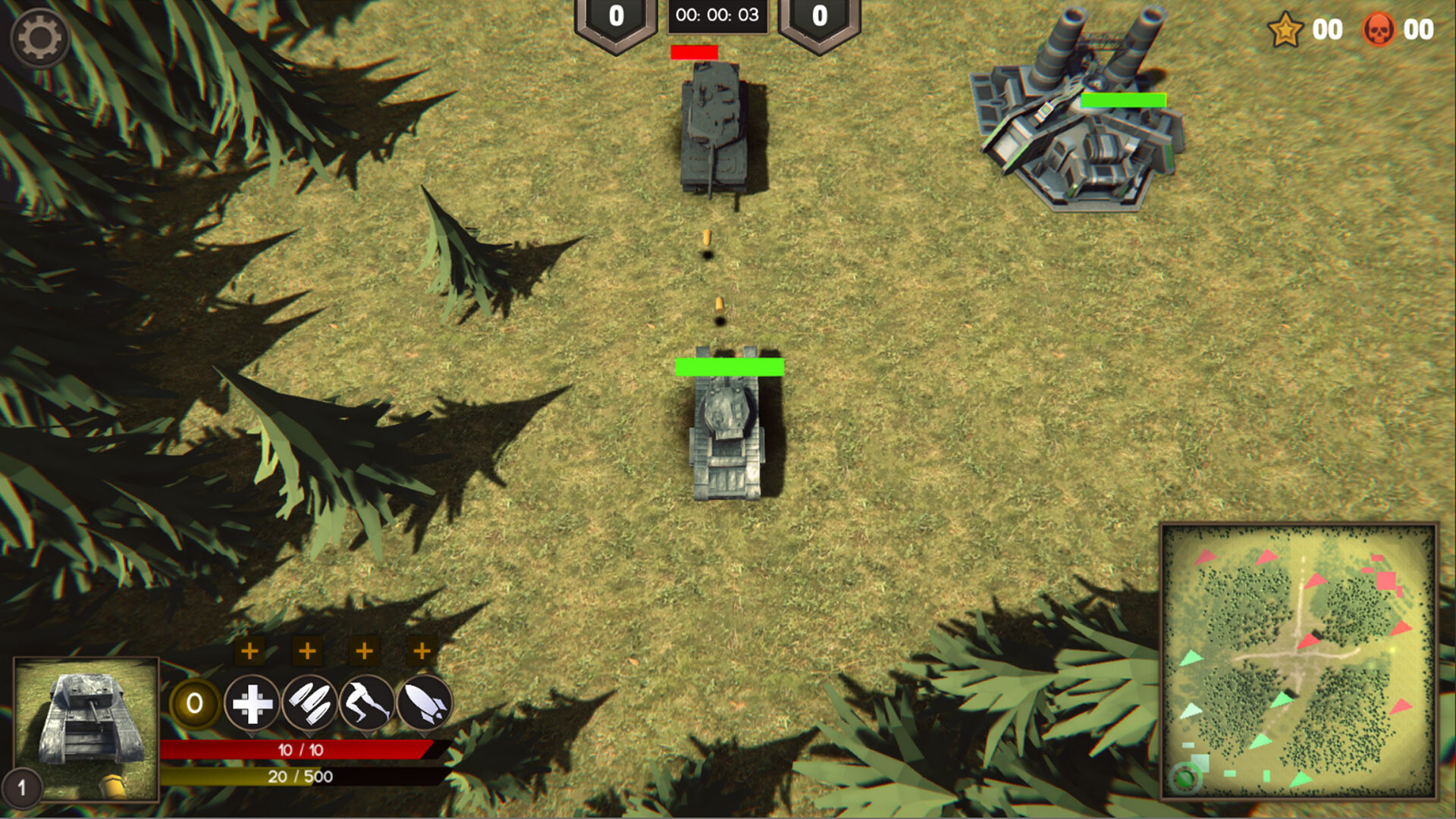
Task: Select the repair cross ability icon
Action: pyautogui.click(x=251, y=704)
